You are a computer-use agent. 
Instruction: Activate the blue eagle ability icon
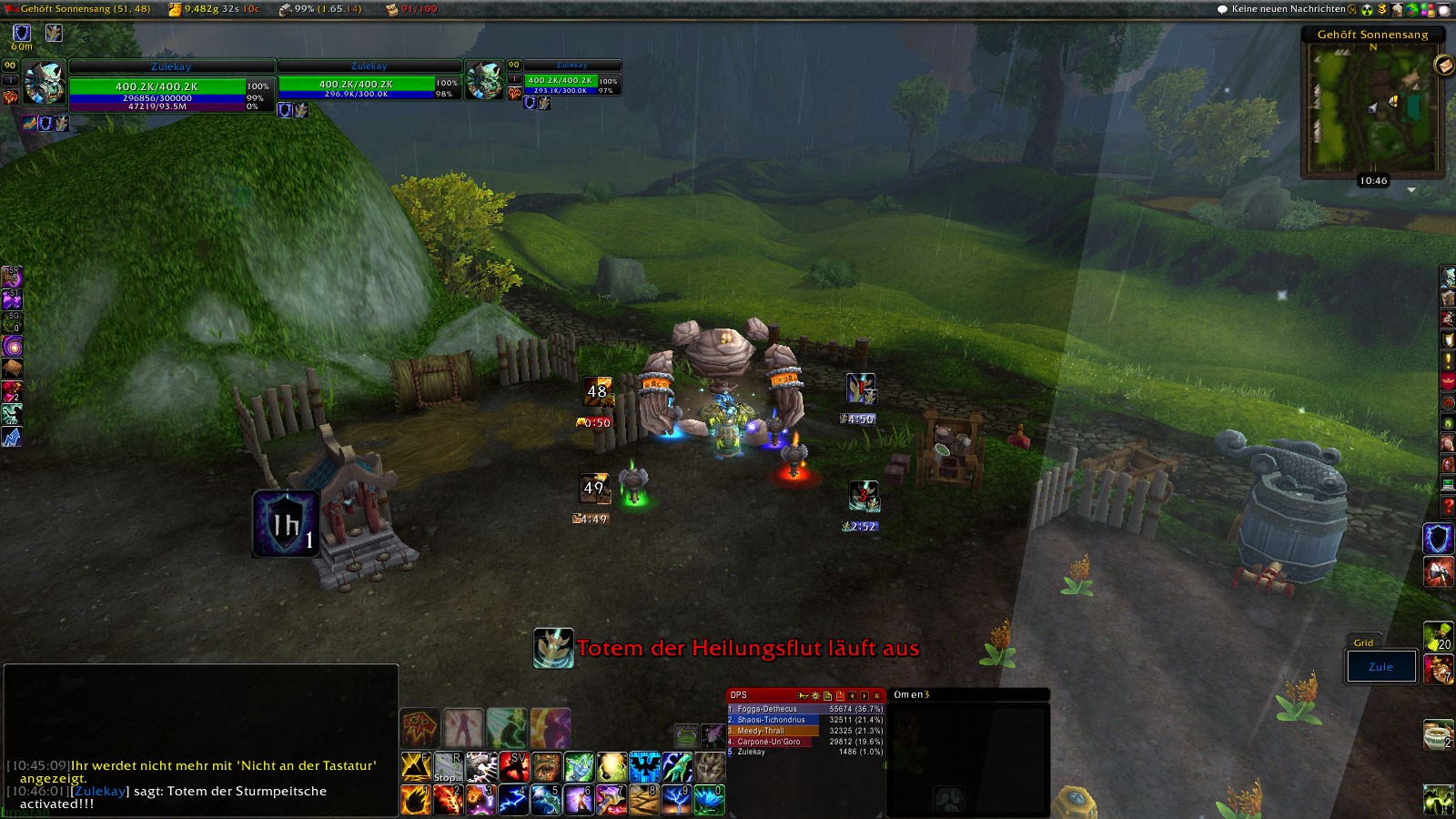(x=644, y=767)
